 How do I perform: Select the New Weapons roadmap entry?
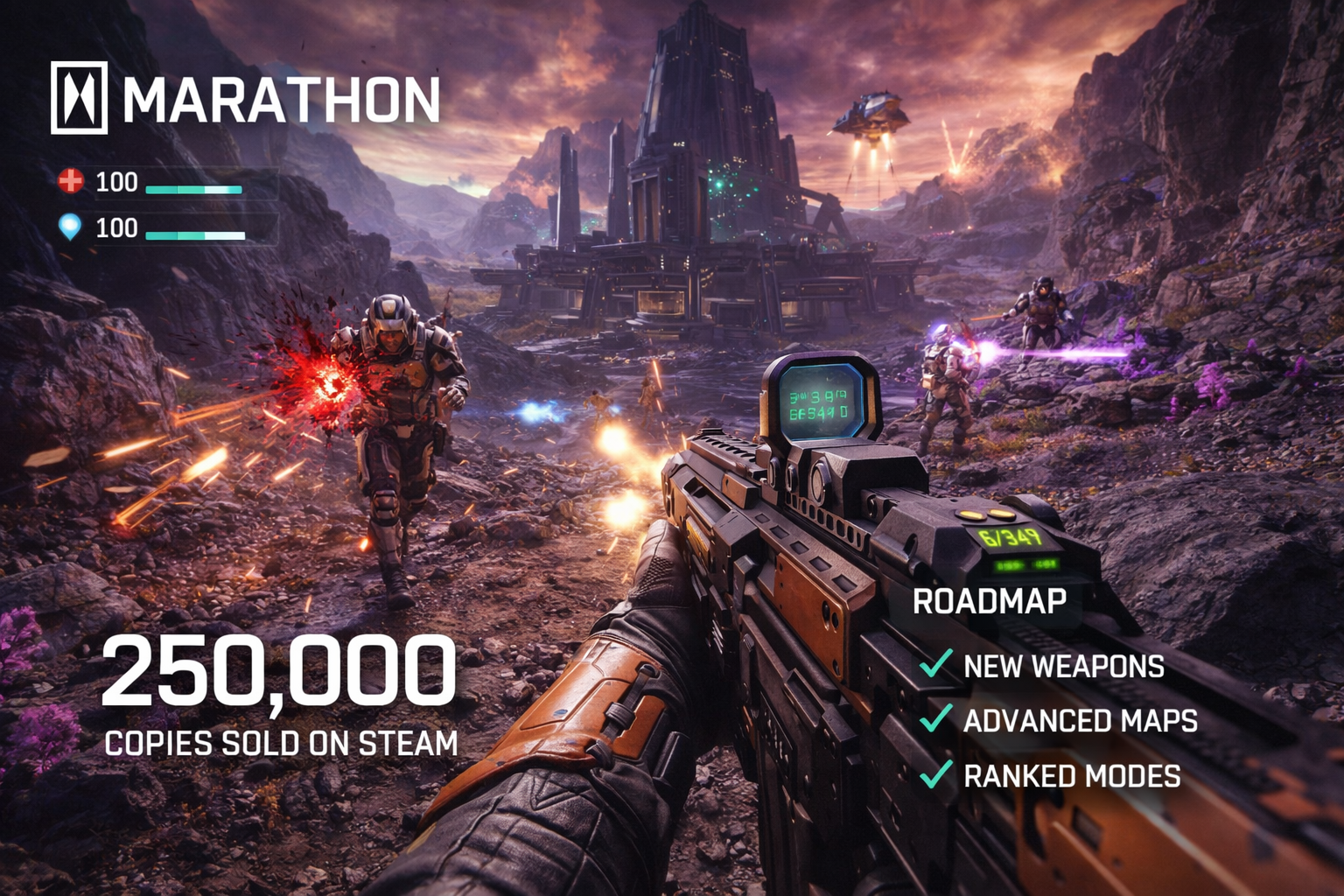point(1063,667)
